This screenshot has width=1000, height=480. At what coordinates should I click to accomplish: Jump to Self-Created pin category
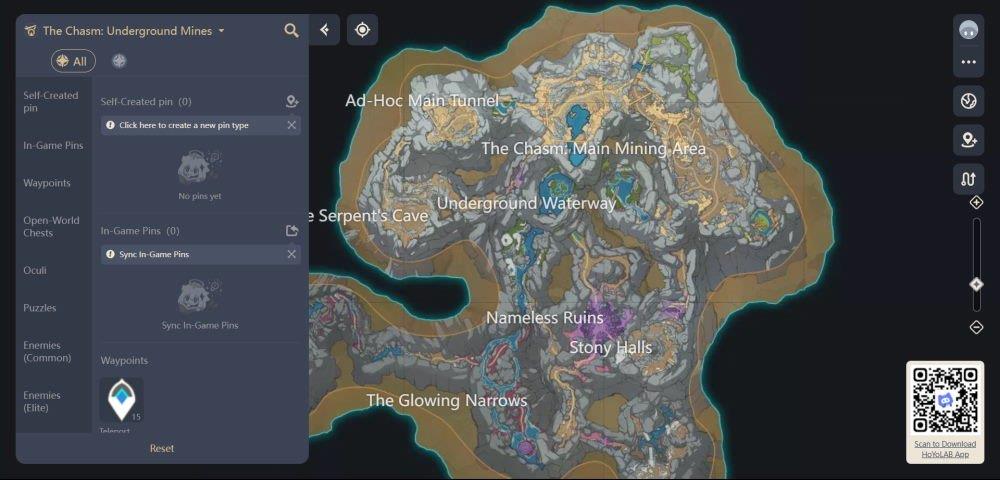(50, 101)
